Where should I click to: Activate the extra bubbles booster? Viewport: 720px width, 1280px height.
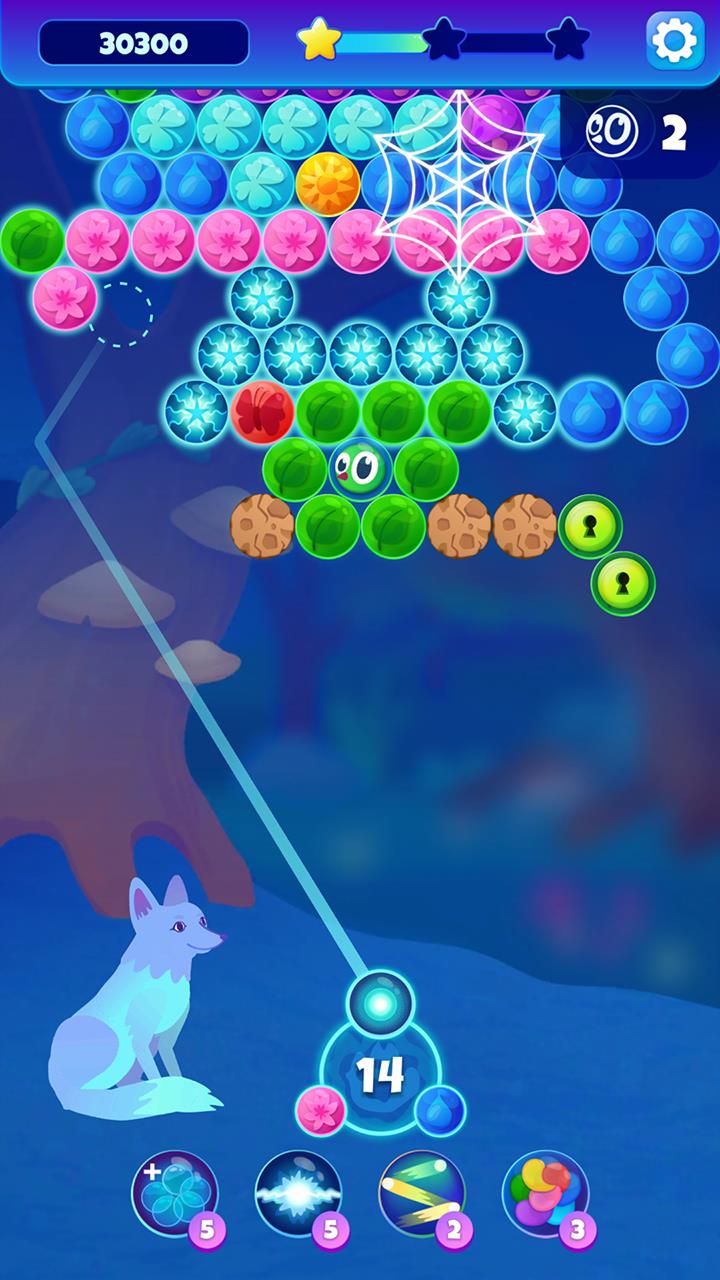[x=174, y=1193]
